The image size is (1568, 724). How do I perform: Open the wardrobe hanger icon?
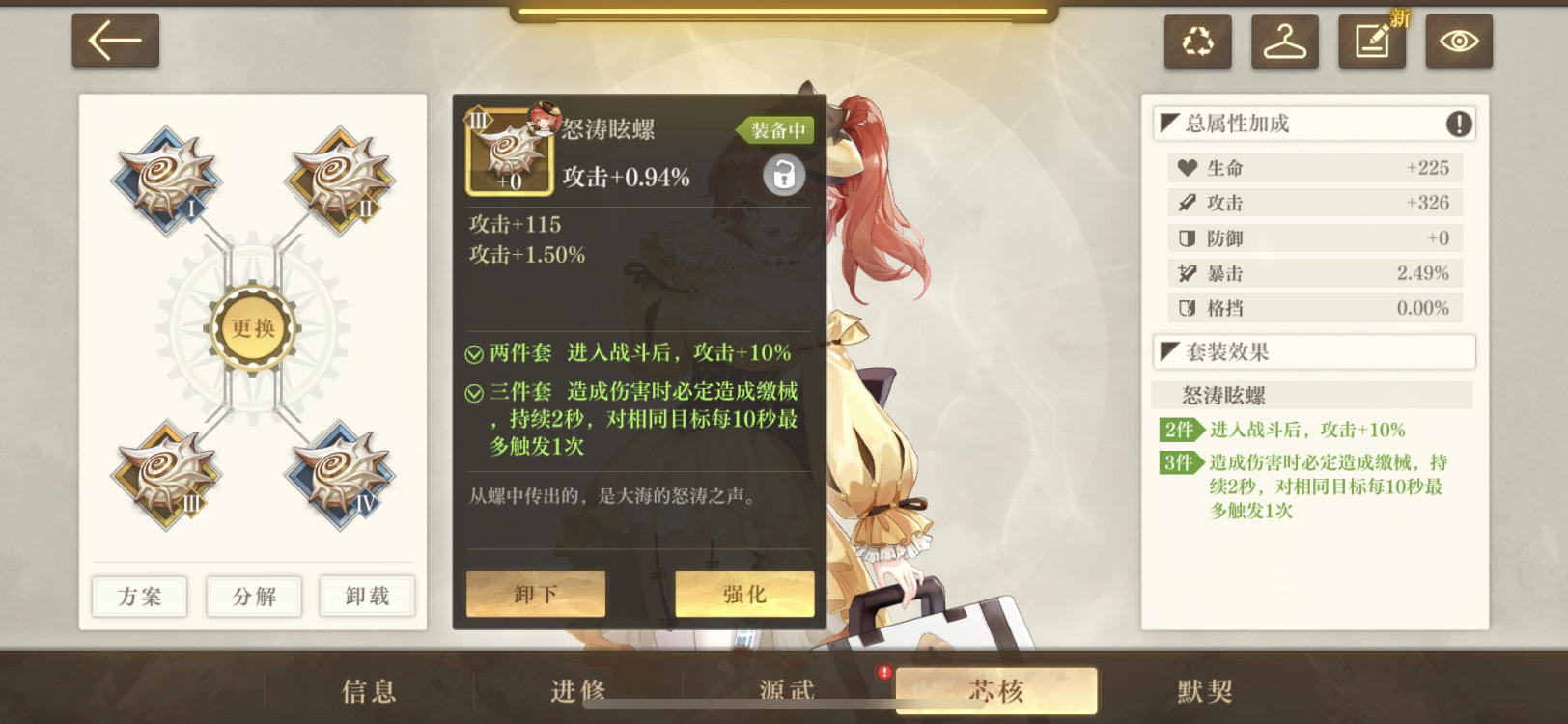coord(1285,42)
